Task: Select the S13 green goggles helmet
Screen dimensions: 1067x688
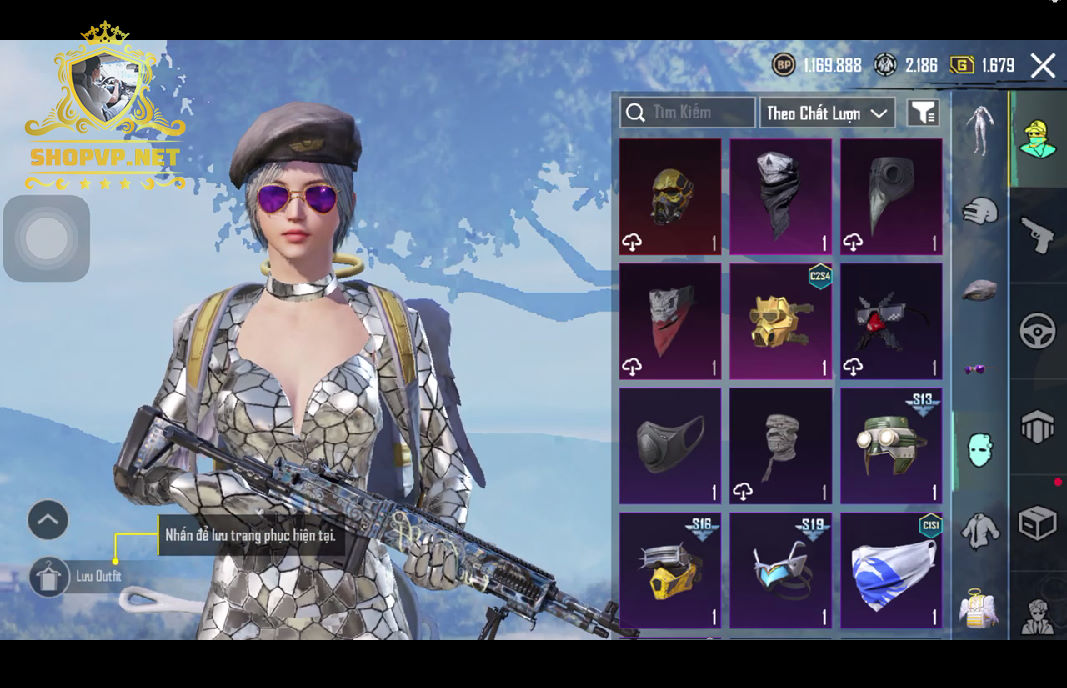Action: [x=890, y=446]
